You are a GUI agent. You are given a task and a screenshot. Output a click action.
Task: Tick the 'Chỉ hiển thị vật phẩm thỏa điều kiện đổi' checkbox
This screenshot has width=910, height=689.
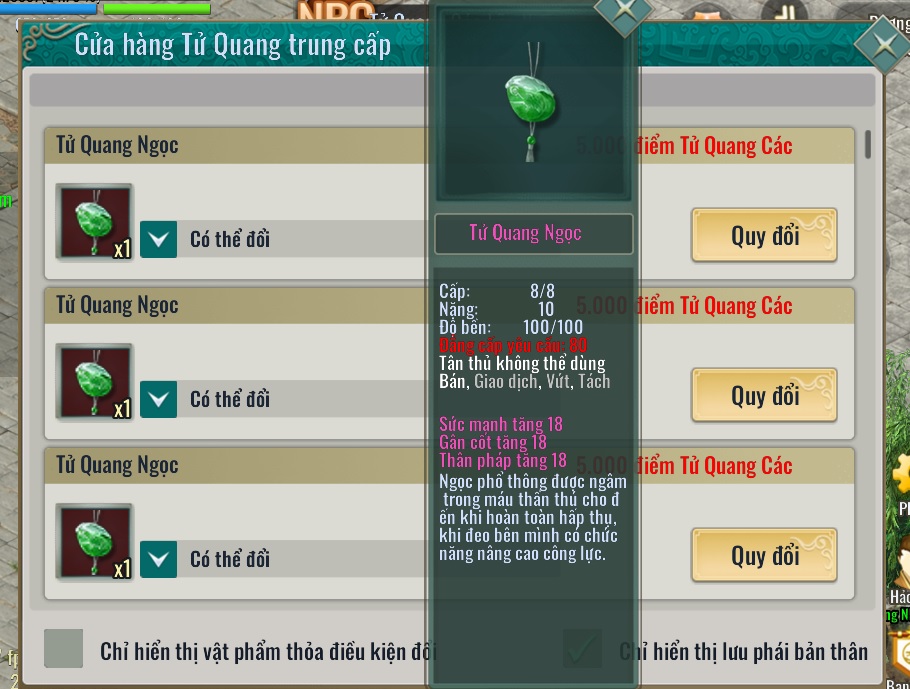pyautogui.click(x=64, y=649)
